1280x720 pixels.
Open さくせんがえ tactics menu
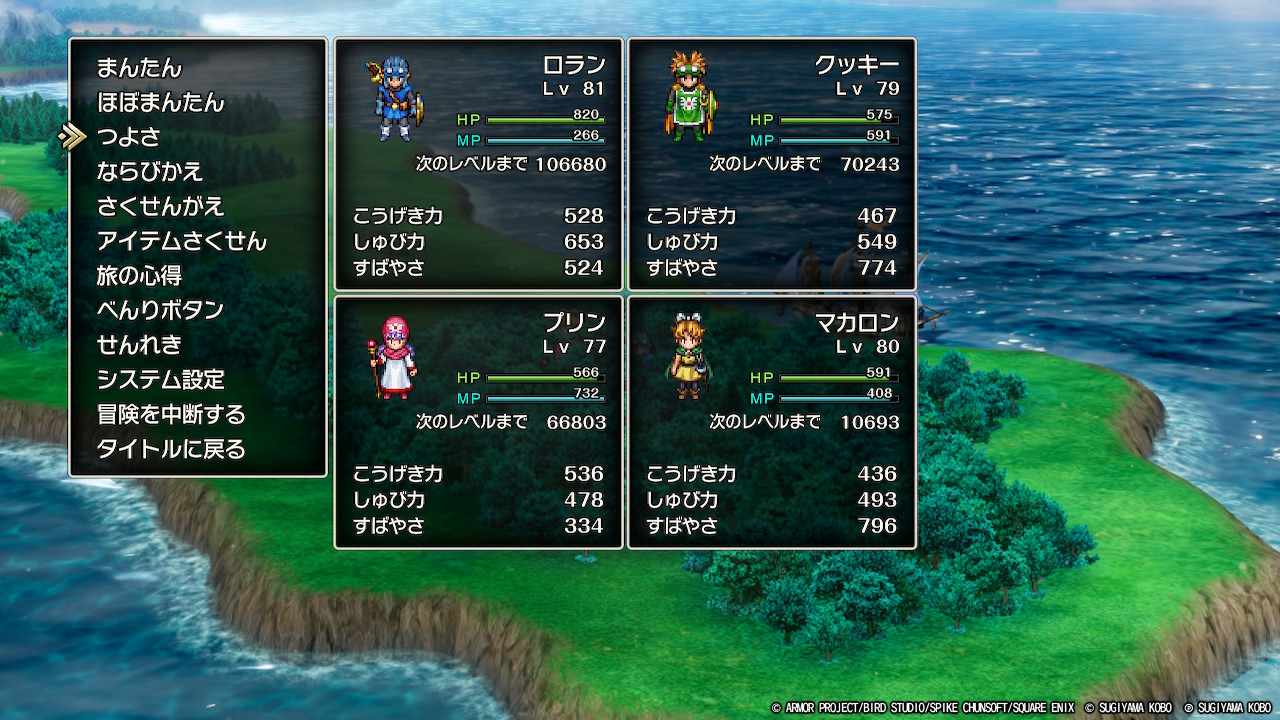[x=160, y=207]
